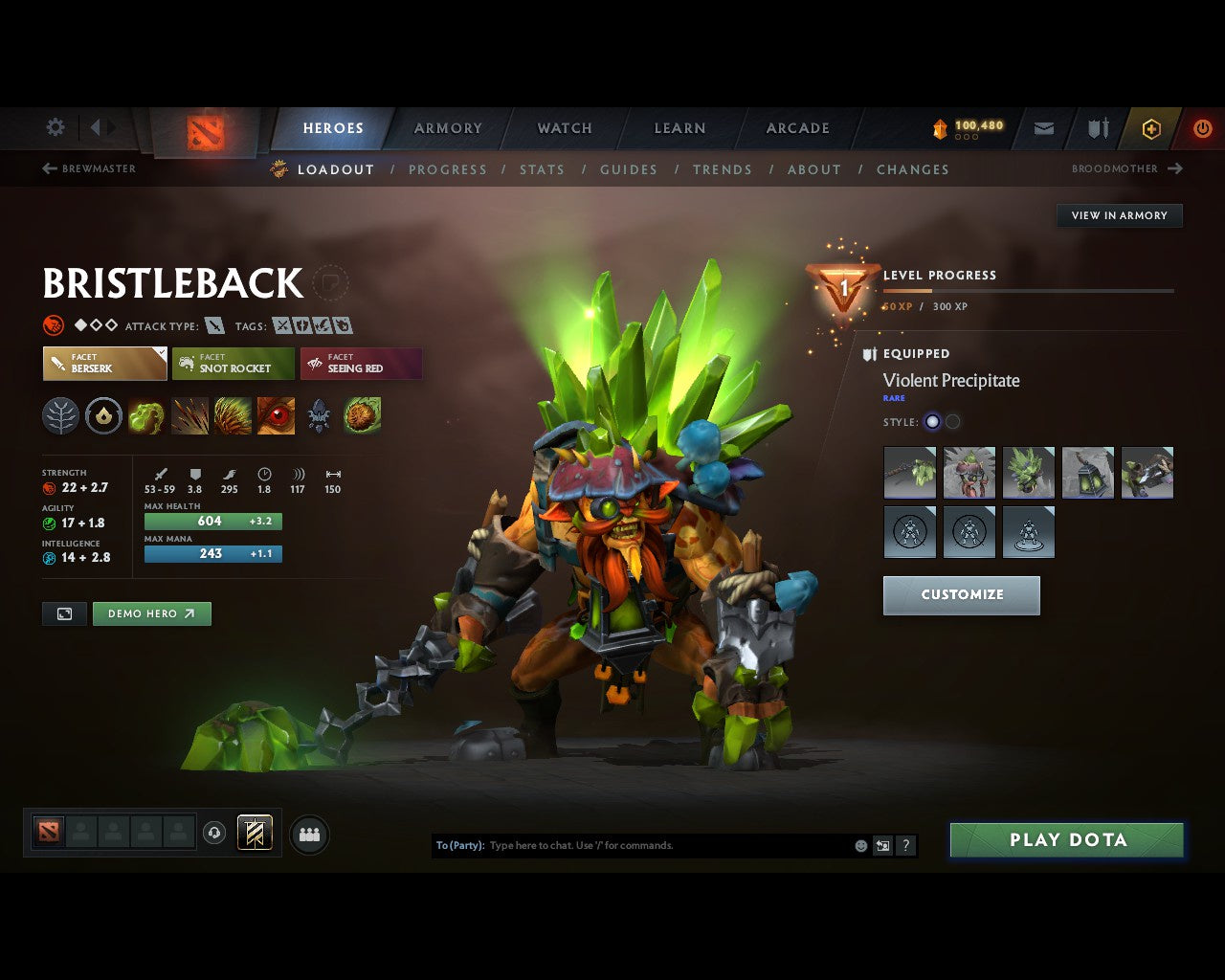Go to previous hero Brewmaster
The width and height of the screenshot is (1225, 980).
89,168
